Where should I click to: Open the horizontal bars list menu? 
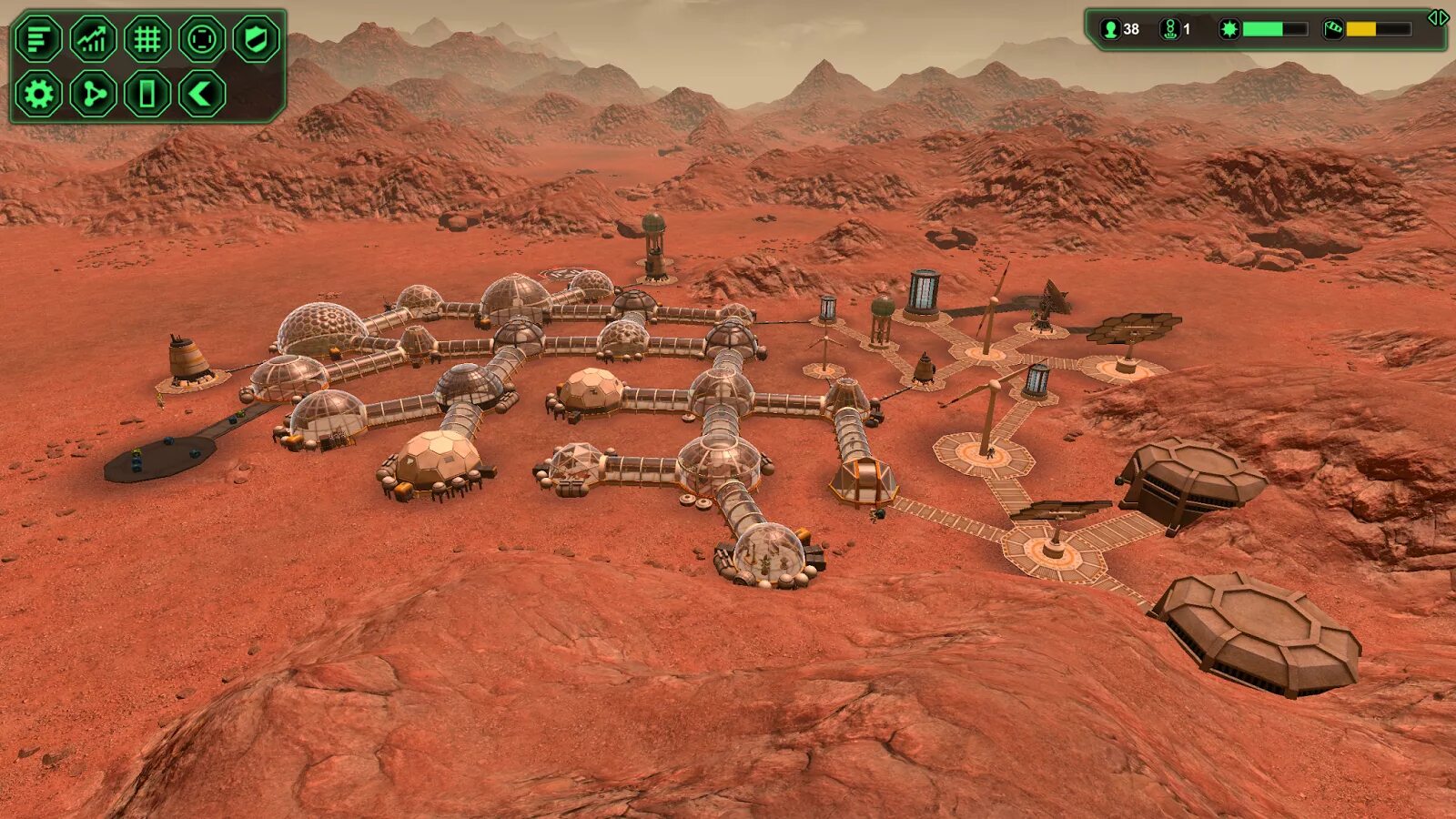tap(38, 39)
